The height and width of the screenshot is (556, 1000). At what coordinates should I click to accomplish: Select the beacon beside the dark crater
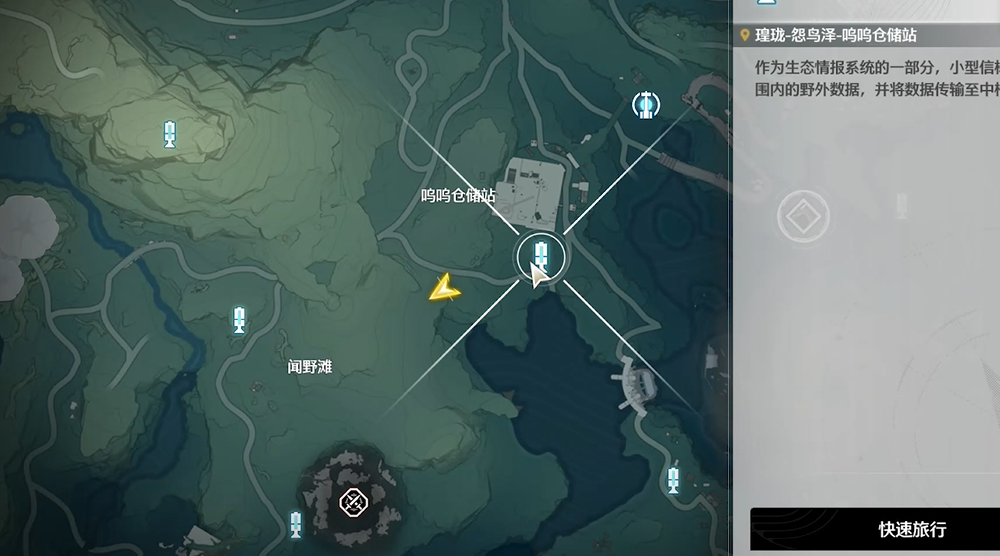pos(296,524)
